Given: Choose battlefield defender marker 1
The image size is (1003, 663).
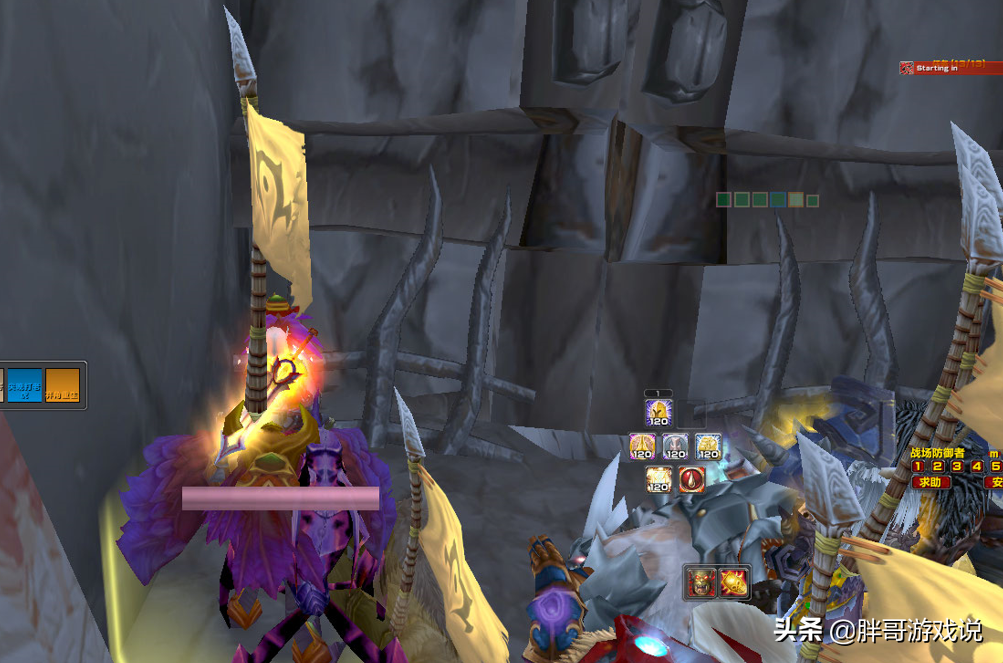Looking at the screenshot, I should click(x=918, y=466).
